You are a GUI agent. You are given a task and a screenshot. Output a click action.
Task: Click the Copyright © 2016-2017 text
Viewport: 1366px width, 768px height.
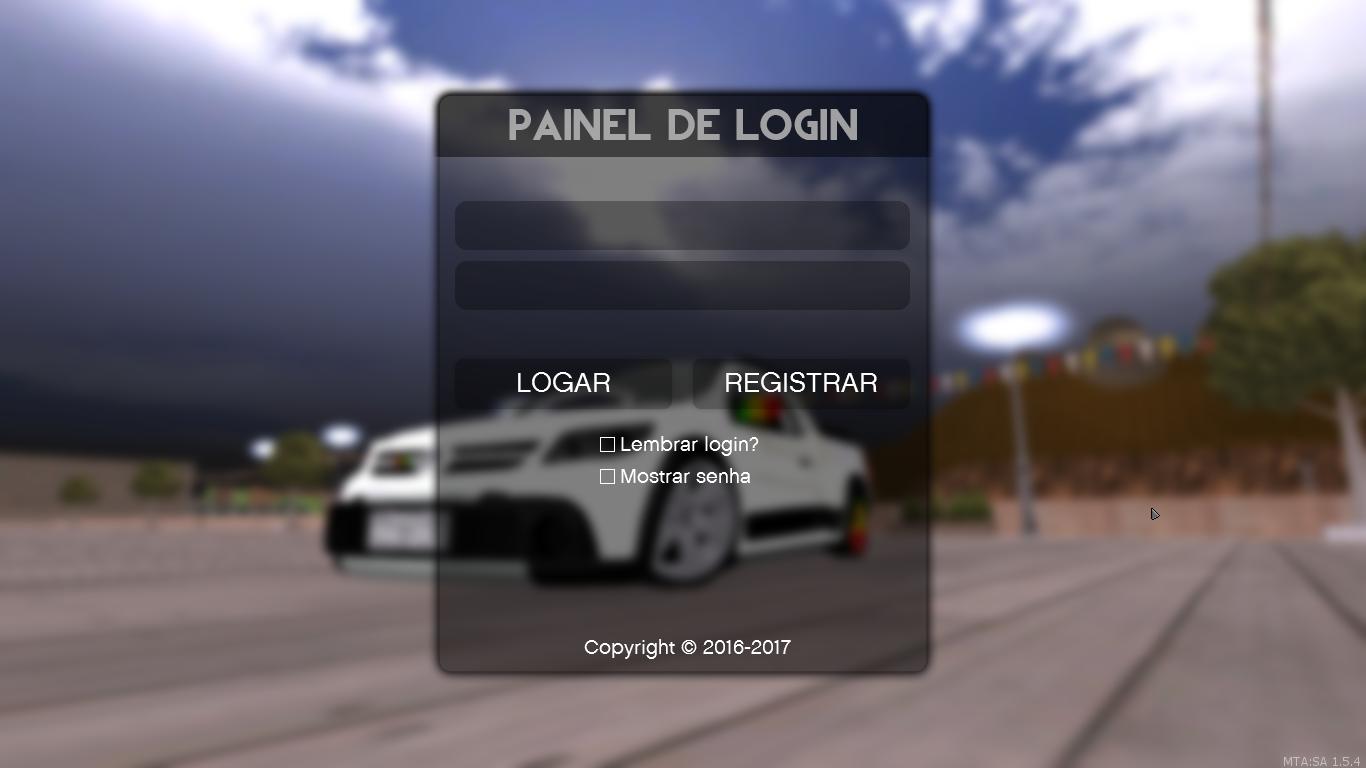(x=686, y=647)
